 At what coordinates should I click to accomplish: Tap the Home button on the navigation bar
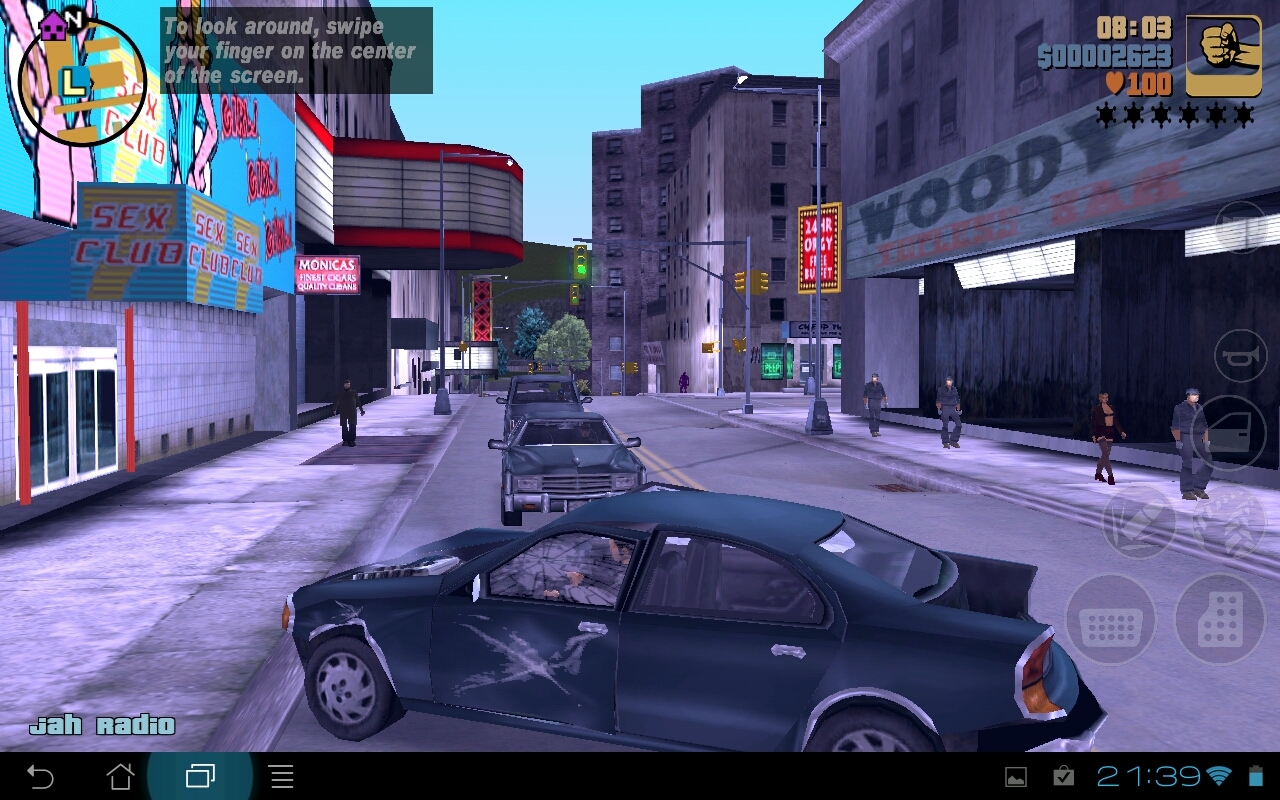118,778
